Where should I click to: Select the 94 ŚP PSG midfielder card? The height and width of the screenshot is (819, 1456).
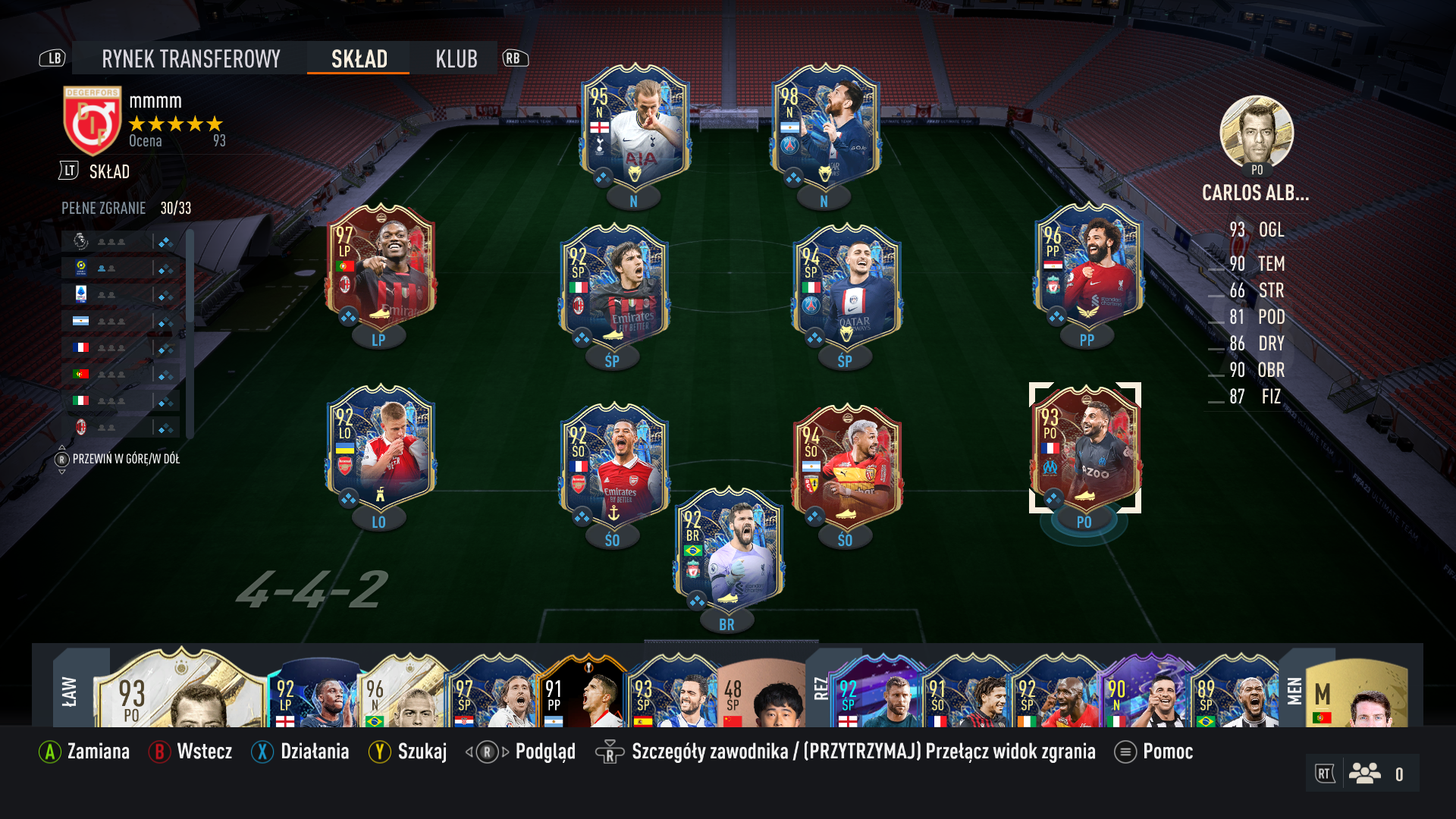[x=846, y=284]
